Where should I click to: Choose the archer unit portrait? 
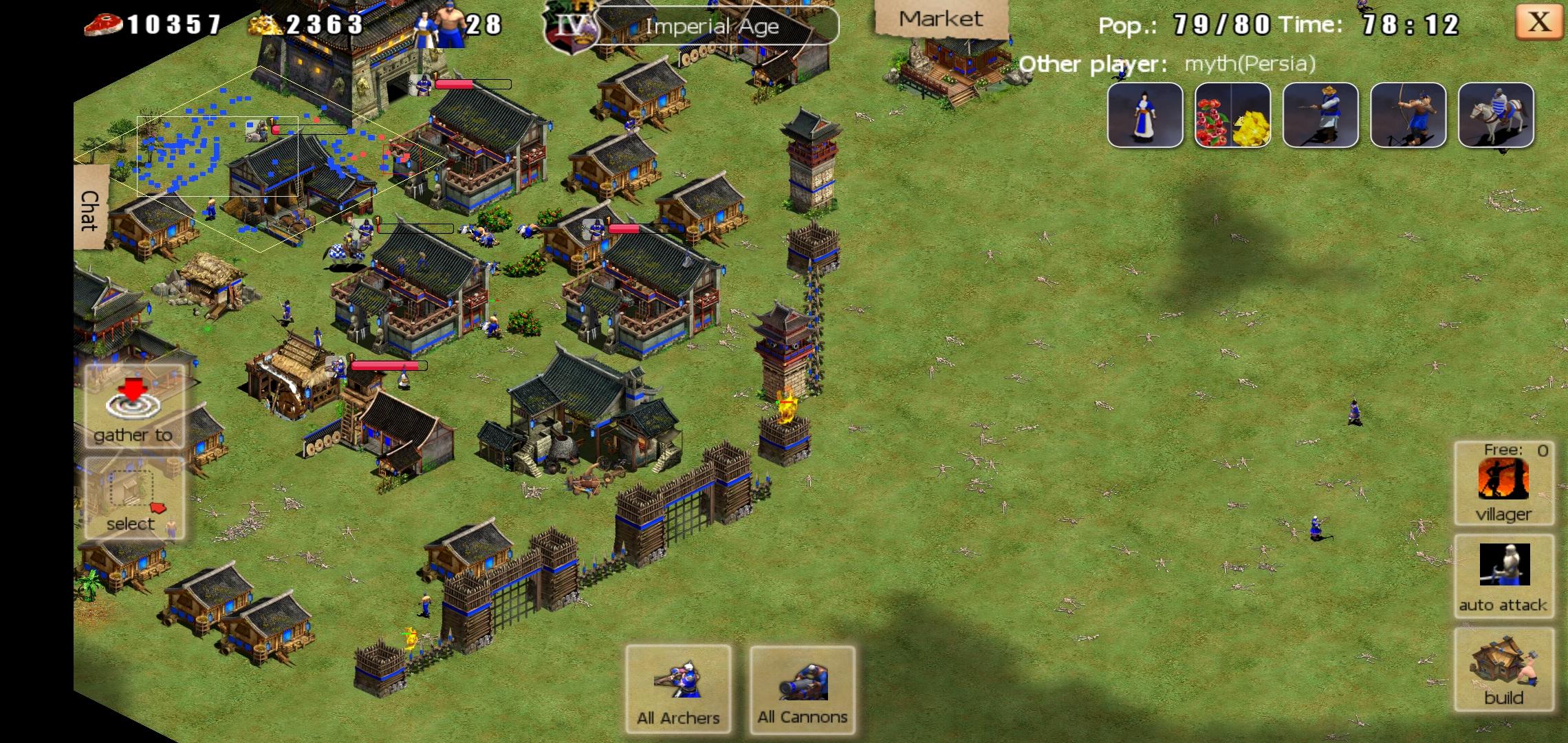[1408, 116]
